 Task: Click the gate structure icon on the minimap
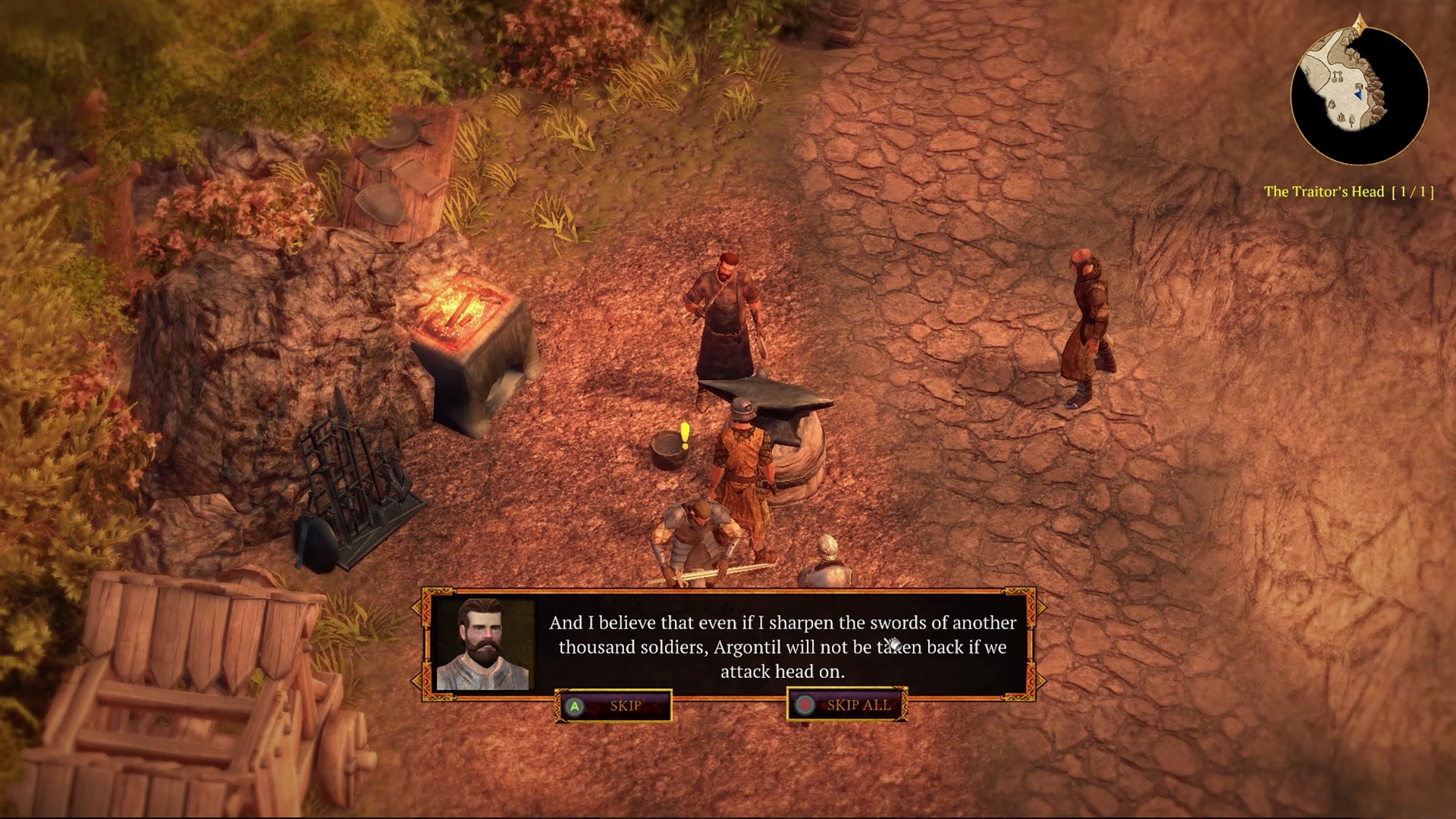1338,76
